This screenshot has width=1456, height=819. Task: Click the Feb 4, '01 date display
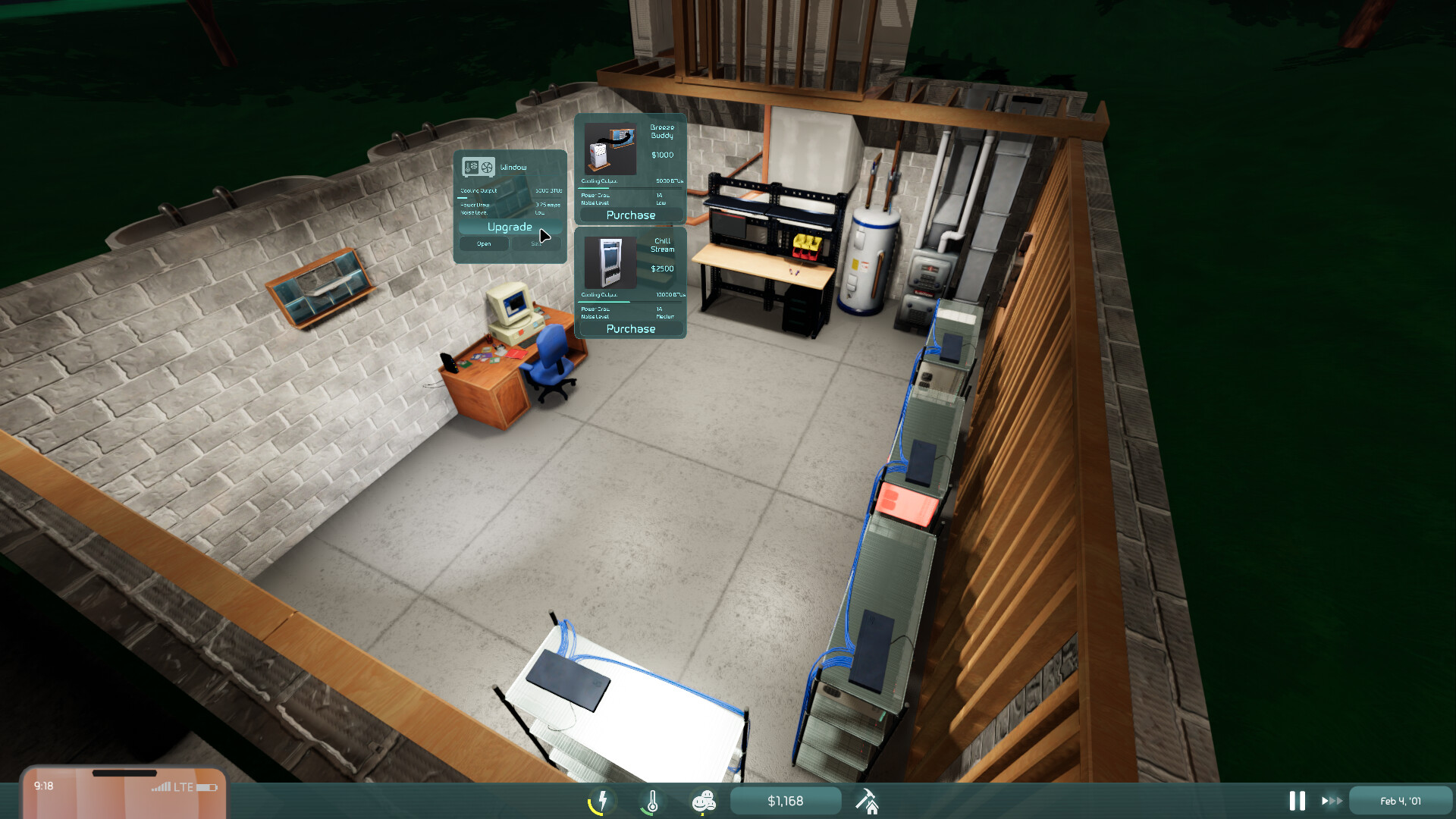pos(1400,800)
